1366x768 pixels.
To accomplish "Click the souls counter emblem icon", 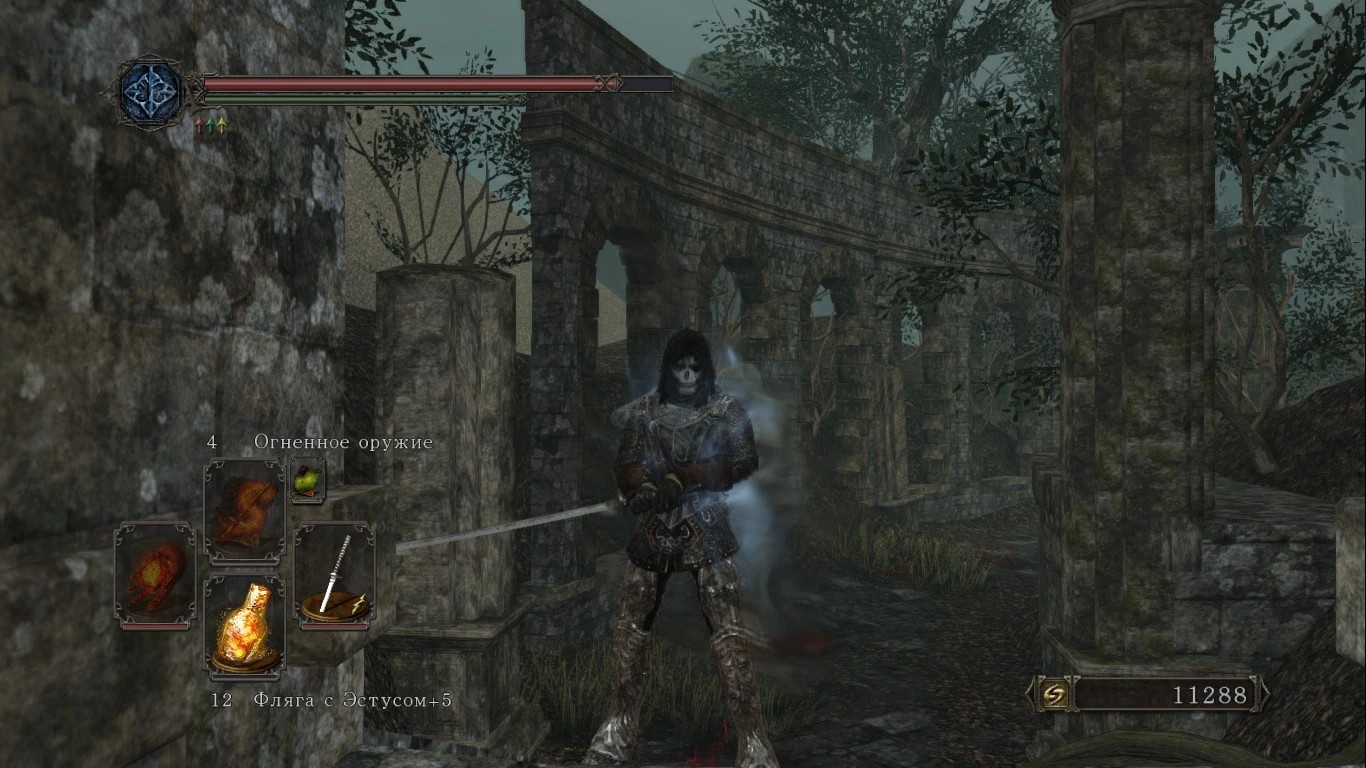I will tap(1053, 694).
